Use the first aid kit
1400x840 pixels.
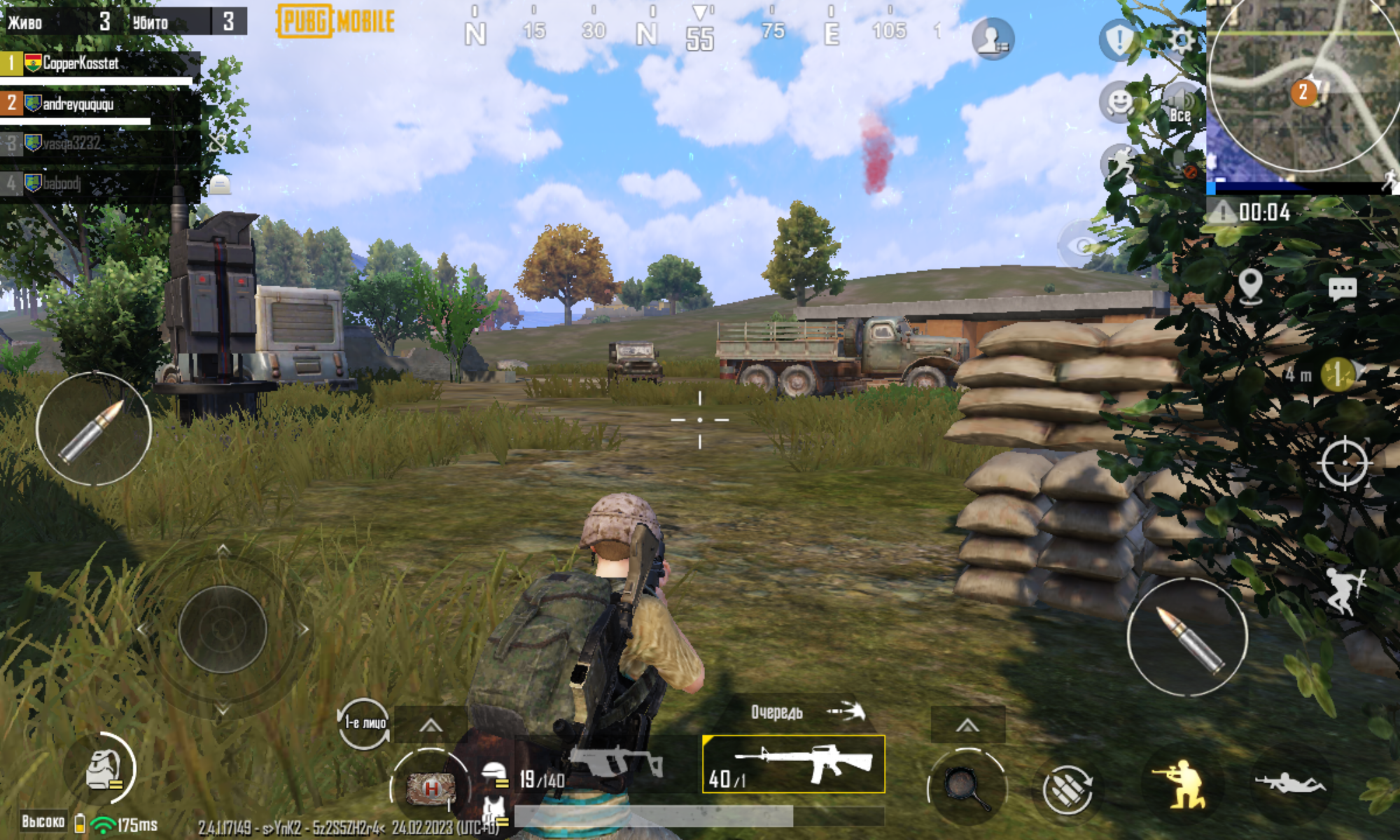click(x=431, y=788)
